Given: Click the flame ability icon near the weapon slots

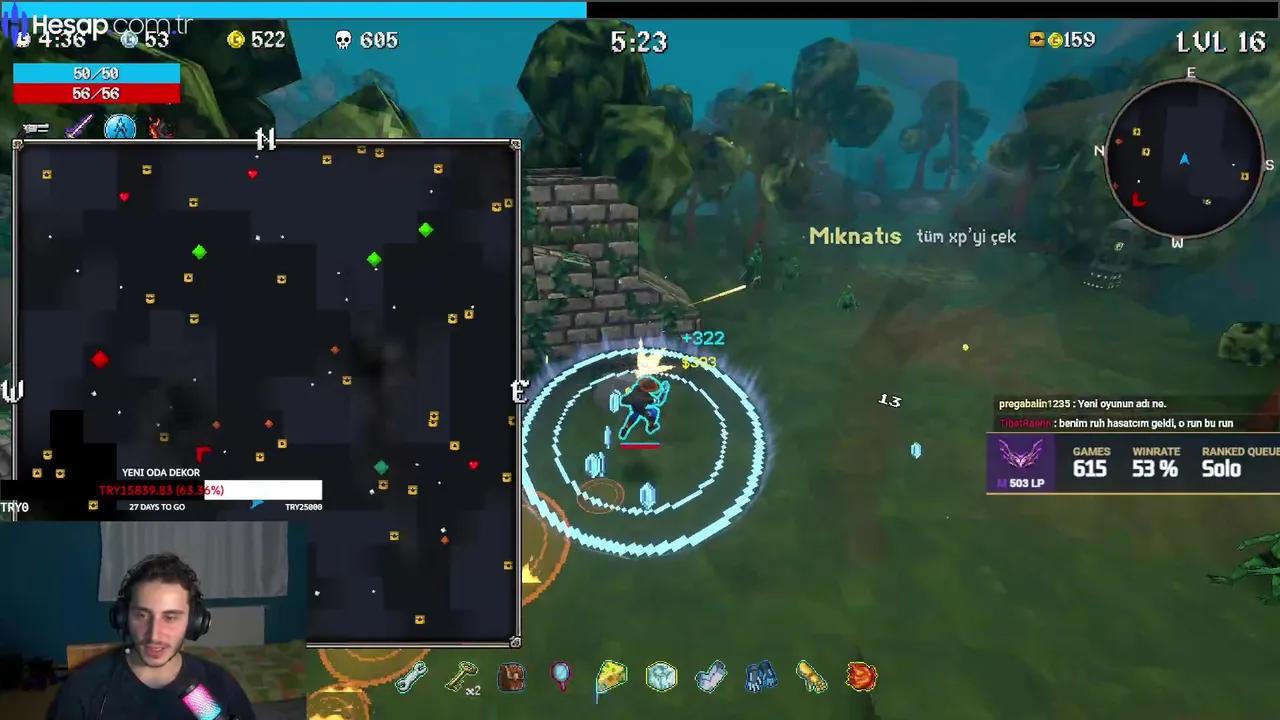Looking at the screenshot, I should [x=158, y=128].
